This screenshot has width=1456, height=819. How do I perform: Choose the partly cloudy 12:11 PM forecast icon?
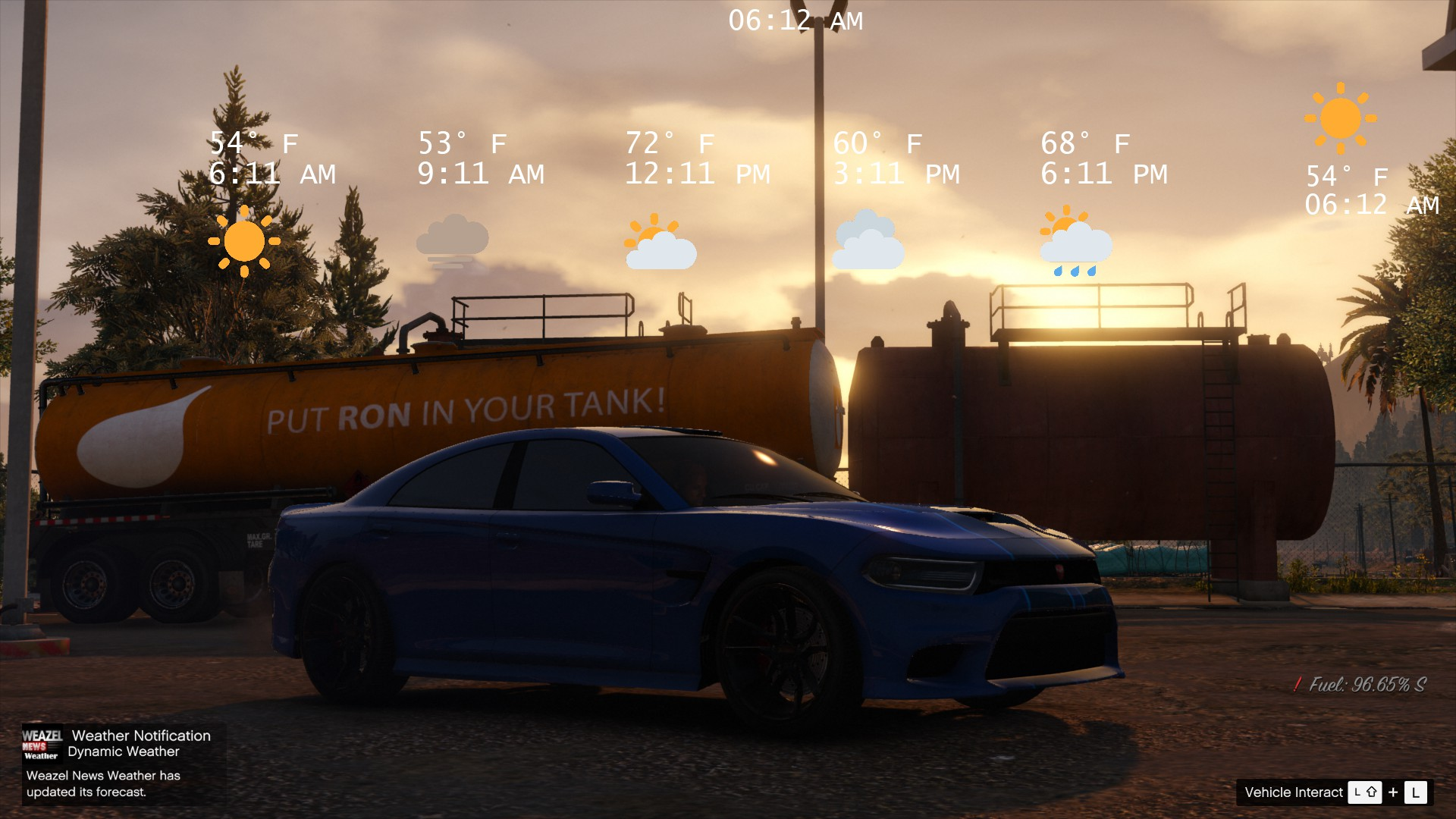(x=661, y=243)
